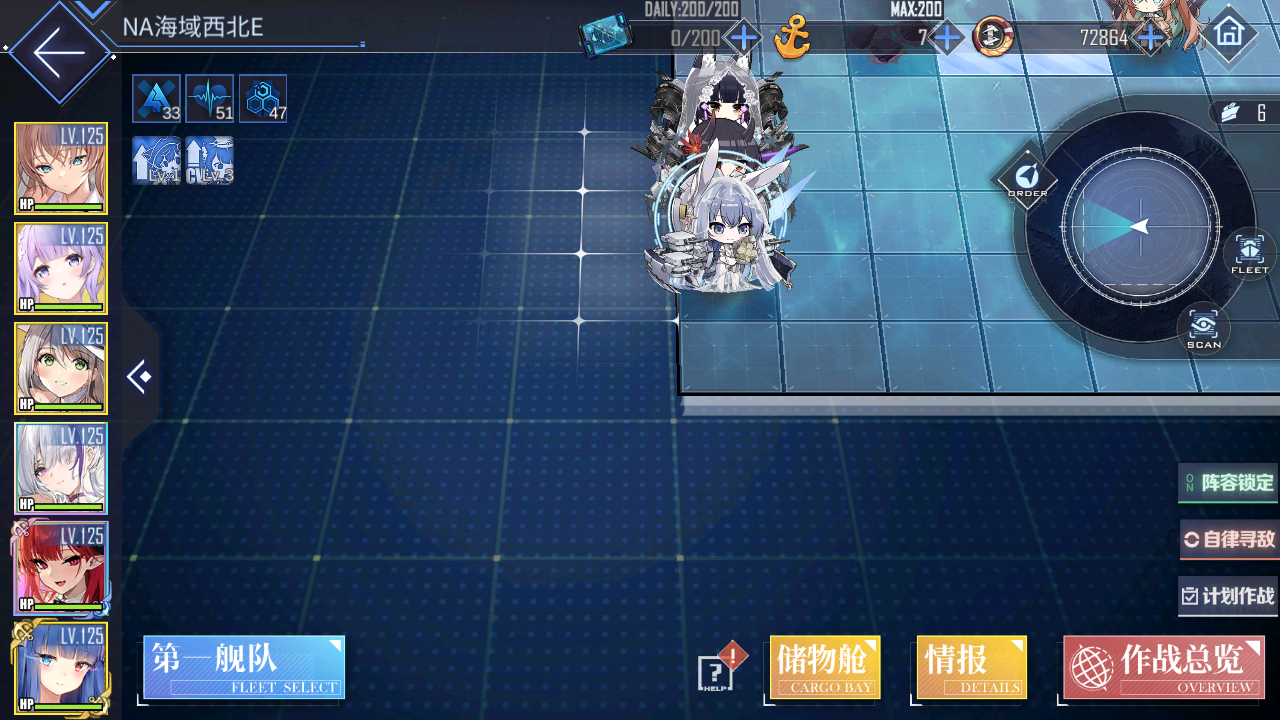Open the 情报 Details panel

pos(971,667)
